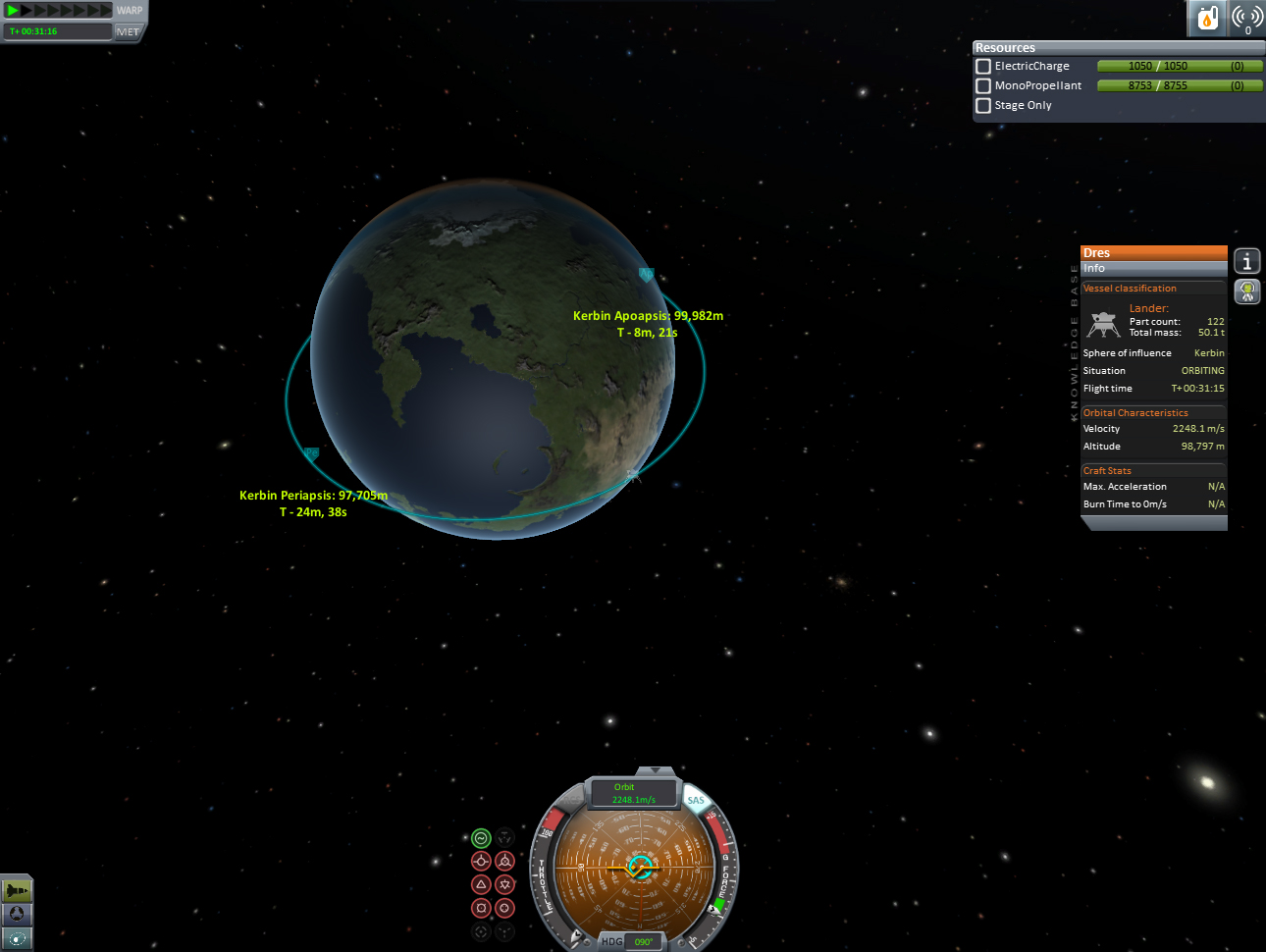Open the resources fuel canister icon
The image size is (1266, 952).
click(x=1207, y=18)
